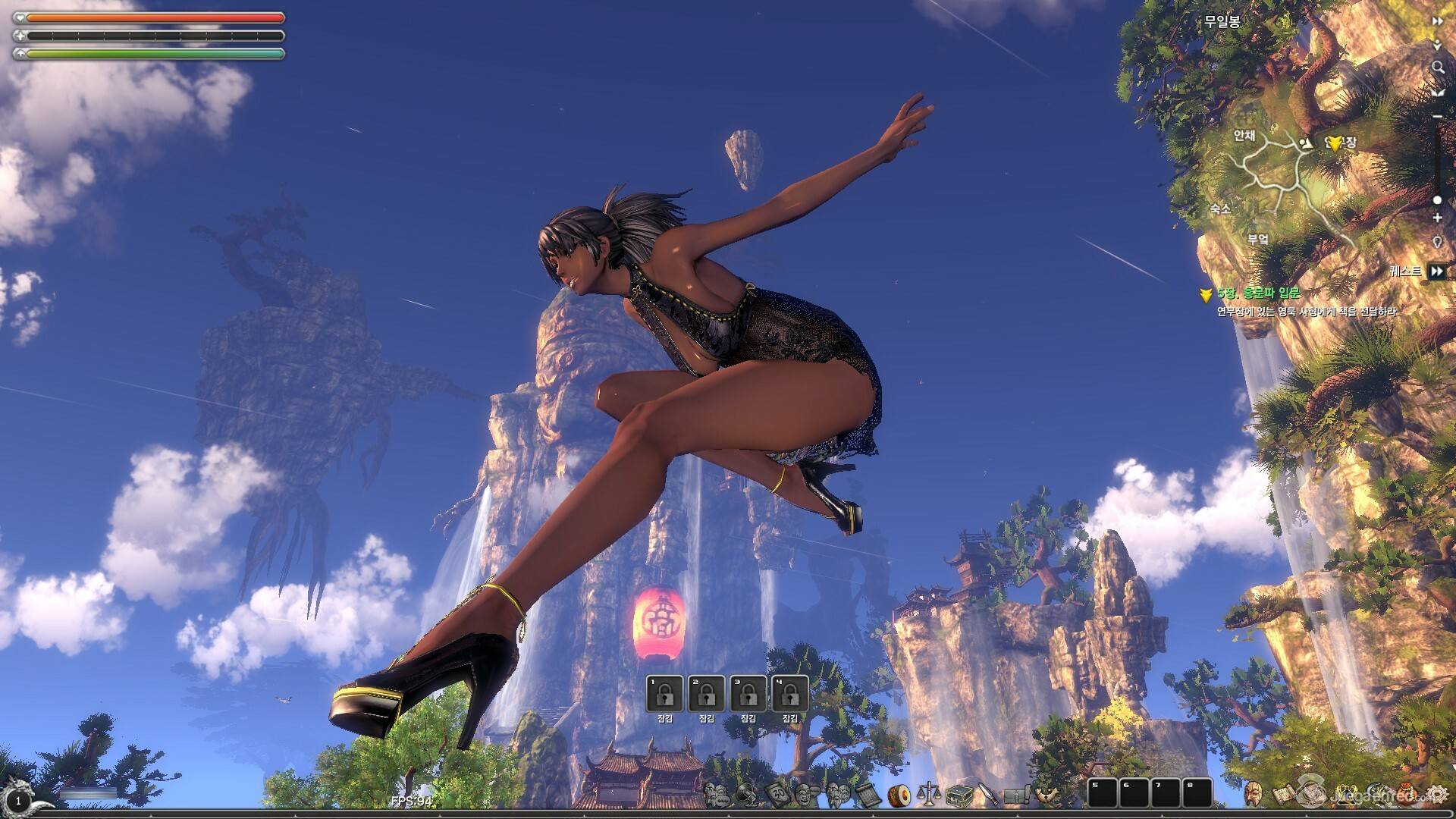Select the tracked quest 5장. 홍문파 입문

pos(1259,293)
